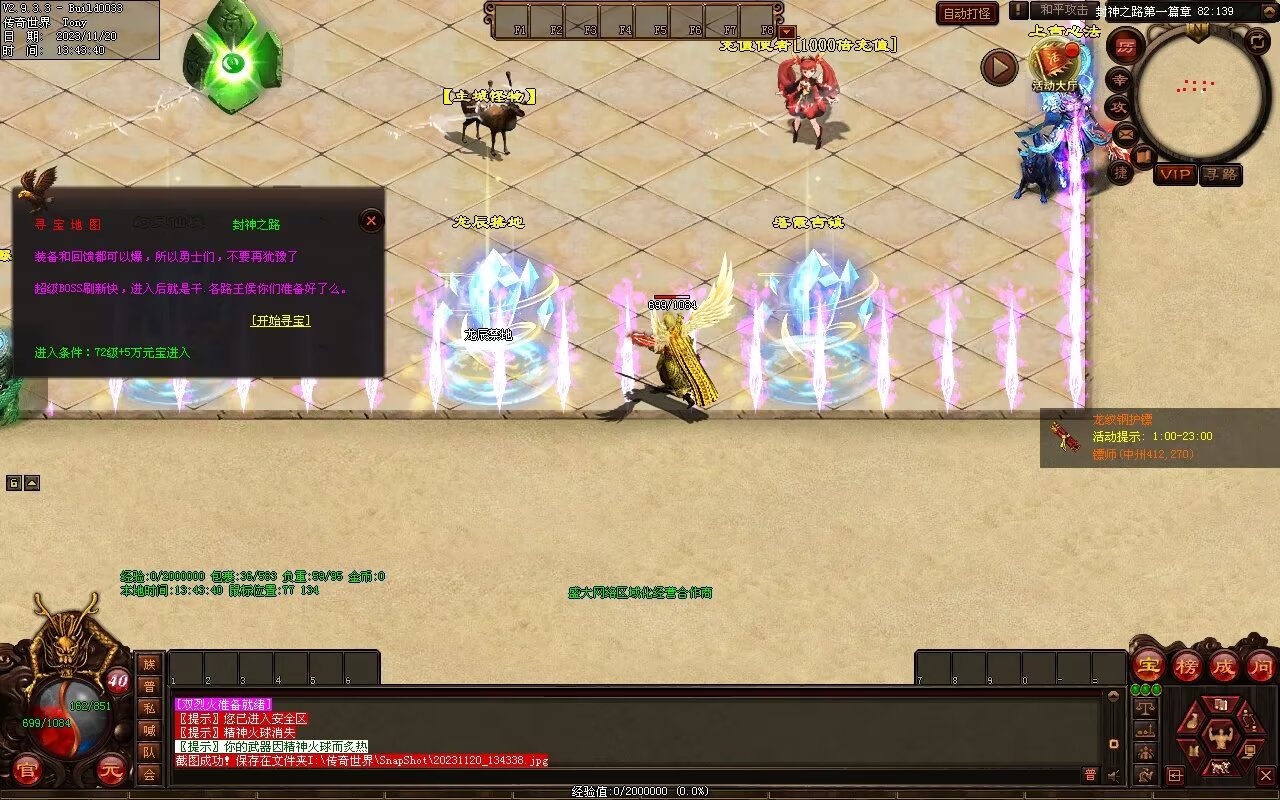Activate the 寻路 pathfinding button

[x=1221, y=174]
